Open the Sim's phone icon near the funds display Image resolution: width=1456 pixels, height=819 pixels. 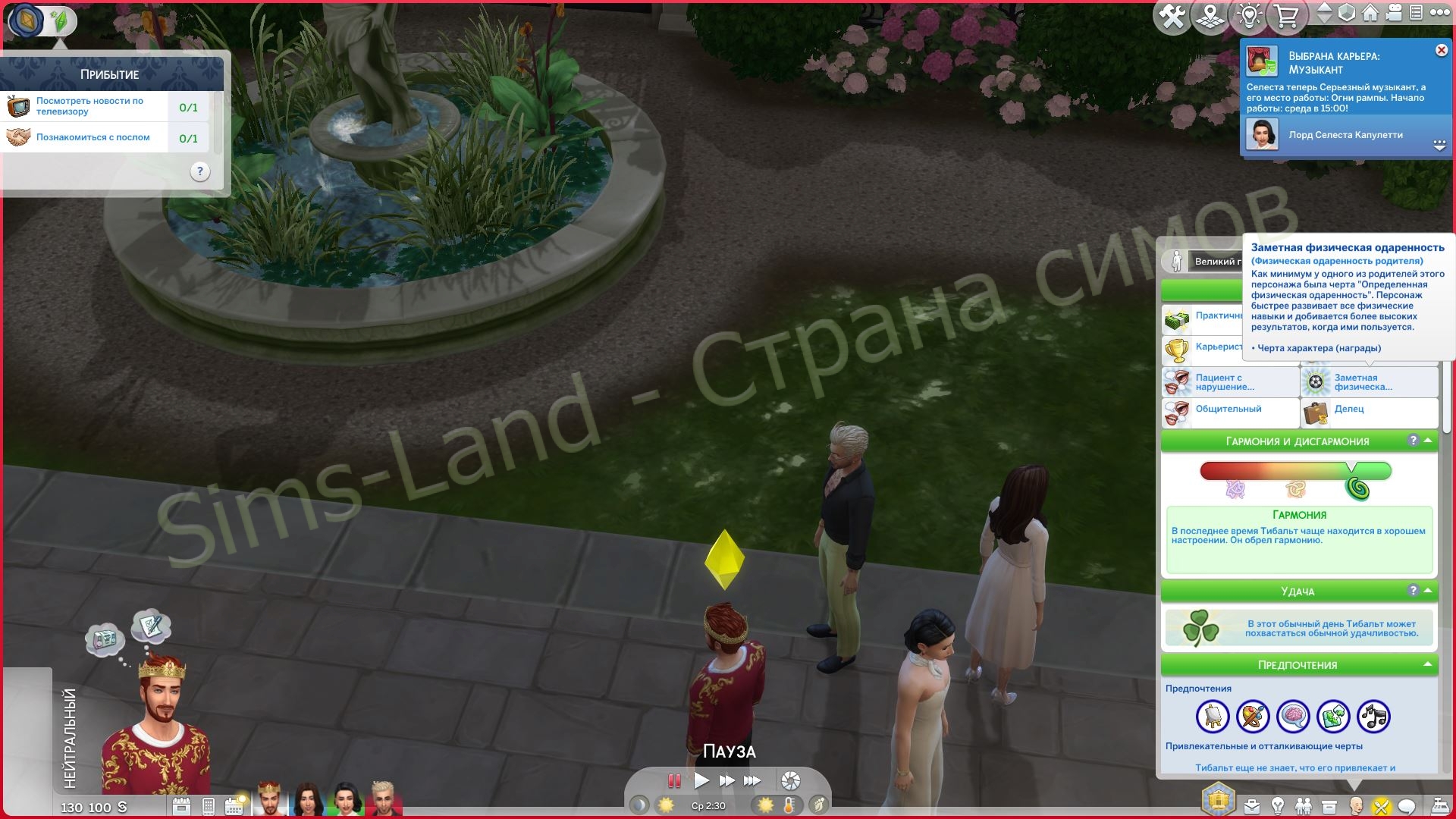tap(209, 805)
